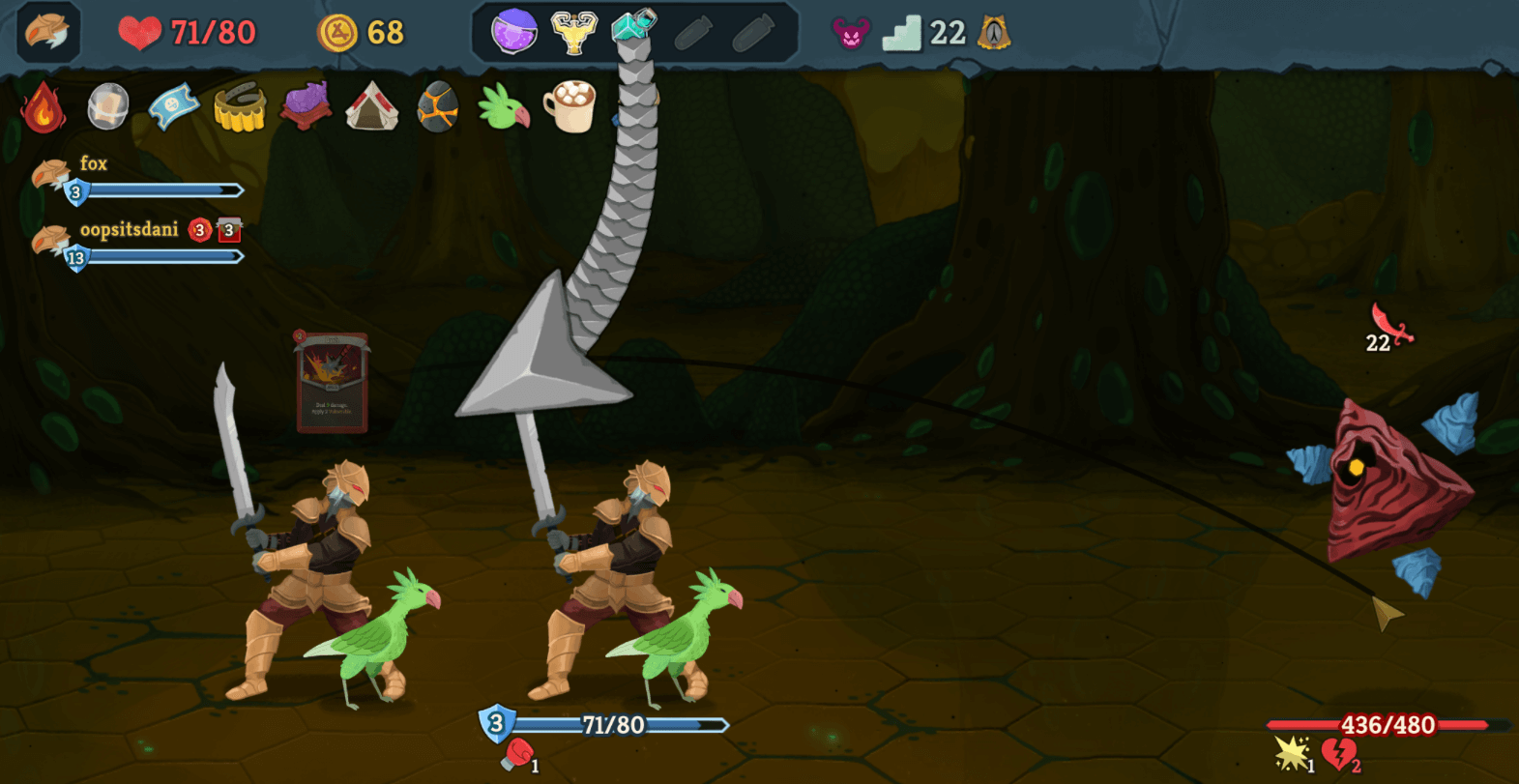The width and height of the screenshot is (1519, 784).
Task: Select player fox in party list
Action: click(93, 164)
